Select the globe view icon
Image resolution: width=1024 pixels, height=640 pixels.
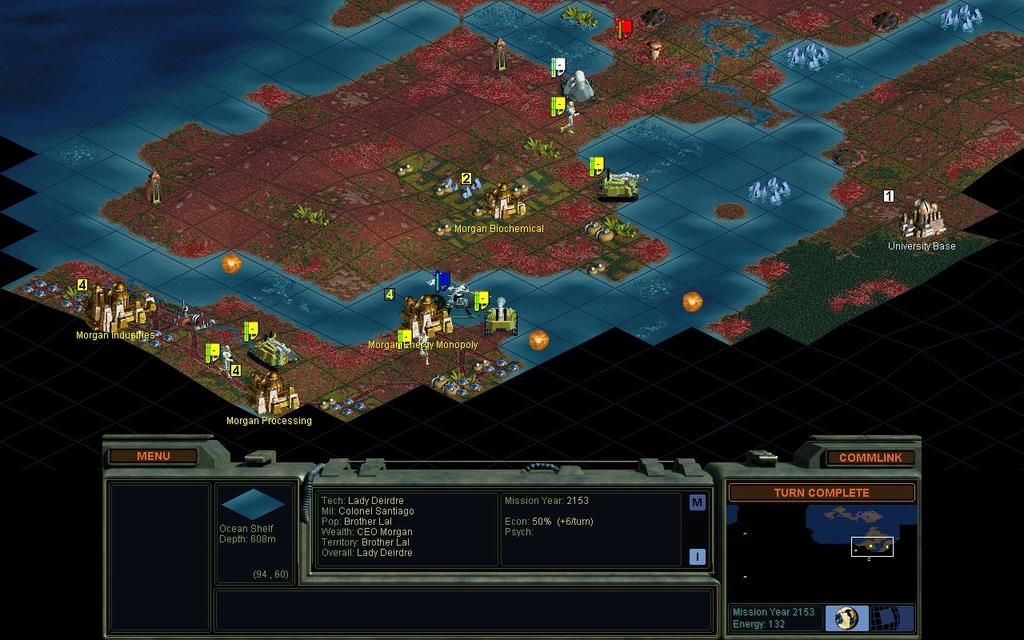847,617
